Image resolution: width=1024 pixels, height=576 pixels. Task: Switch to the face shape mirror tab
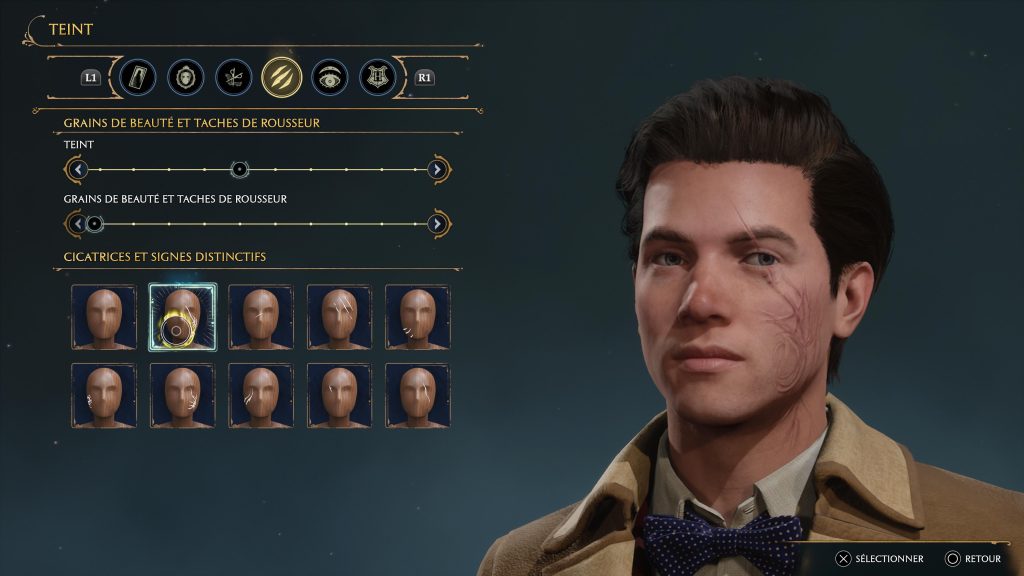(x=185, y=77)
